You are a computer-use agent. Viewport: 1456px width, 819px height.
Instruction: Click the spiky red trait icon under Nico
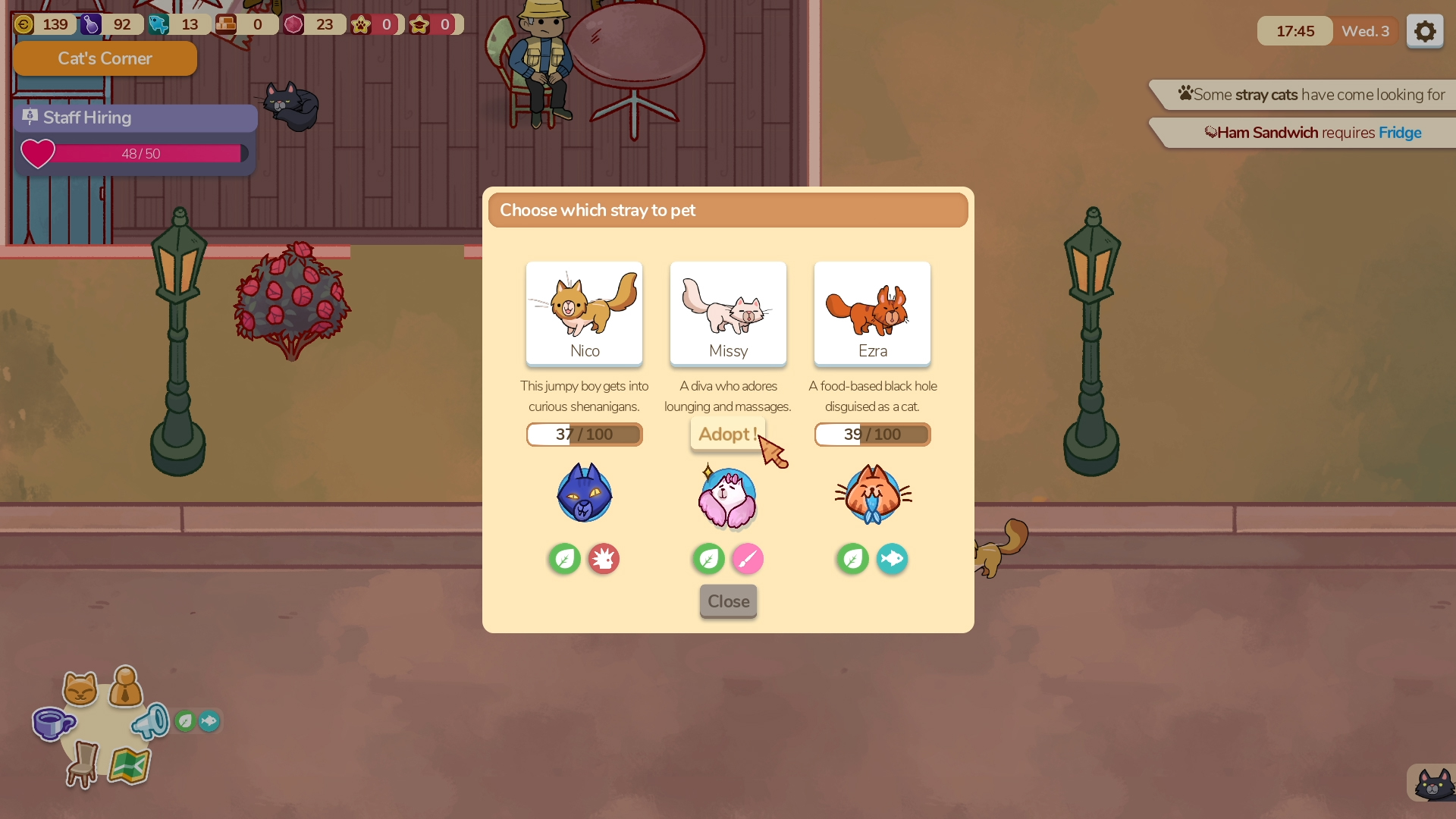tap(603, 559)
